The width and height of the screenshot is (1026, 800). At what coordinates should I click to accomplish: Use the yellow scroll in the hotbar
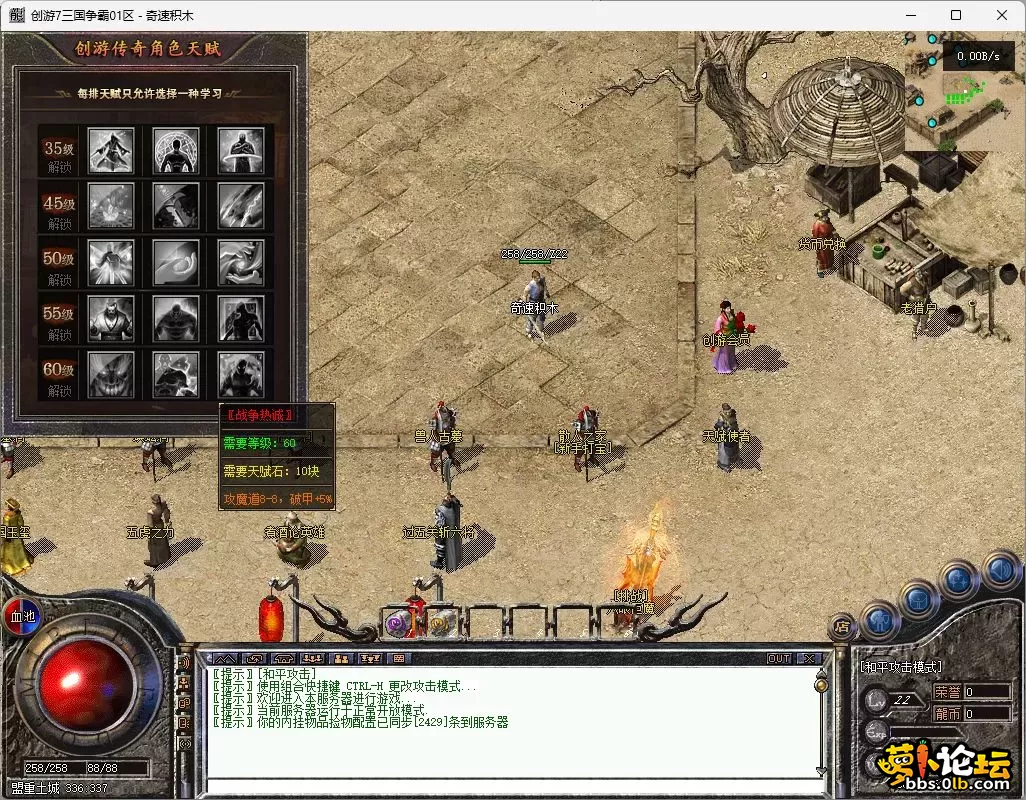[x=439, y=624]
